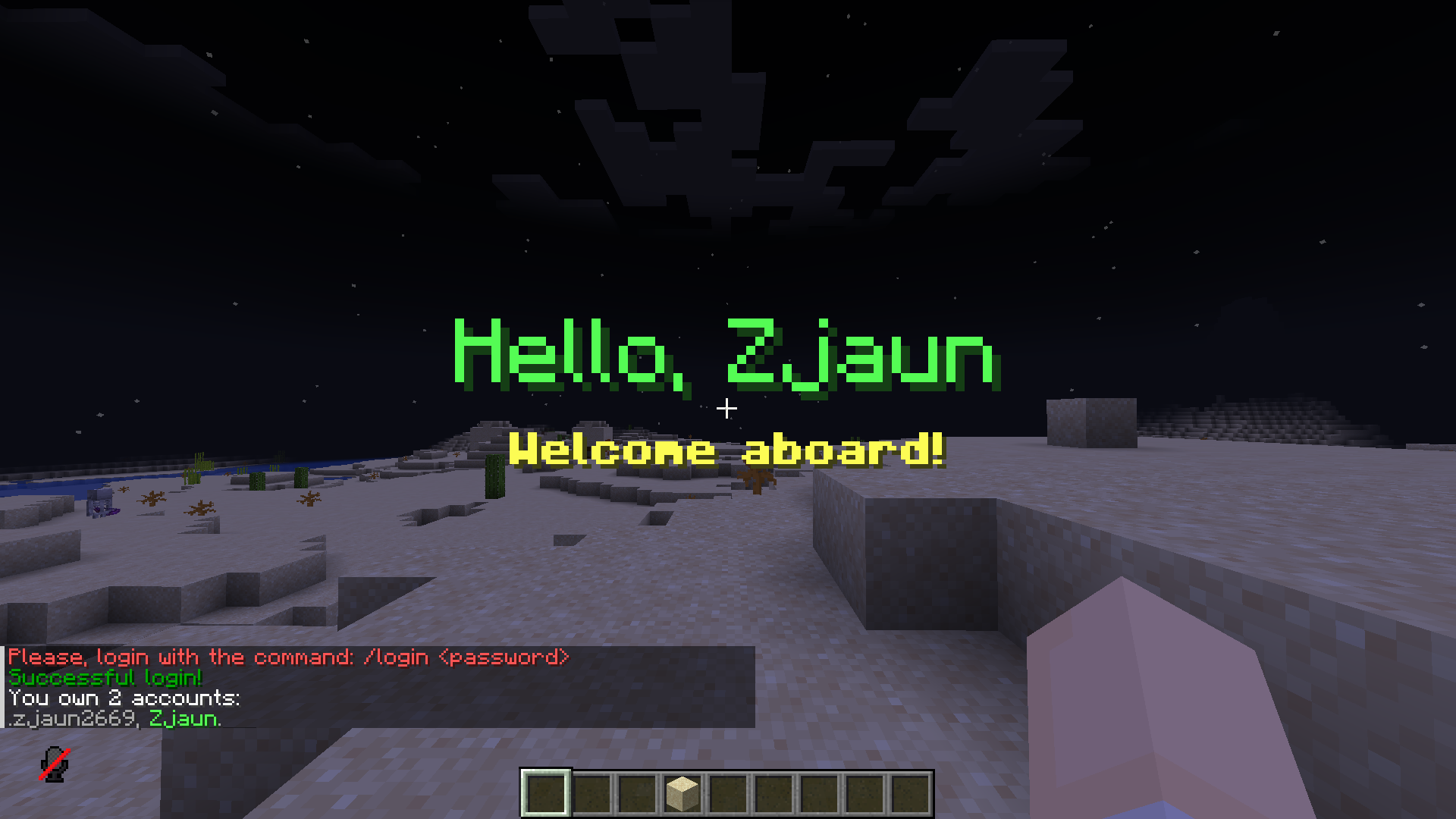Click the green 'Successful login!' chat line
This screenshot has width=1456, height=819.
[x=106, y=679]
